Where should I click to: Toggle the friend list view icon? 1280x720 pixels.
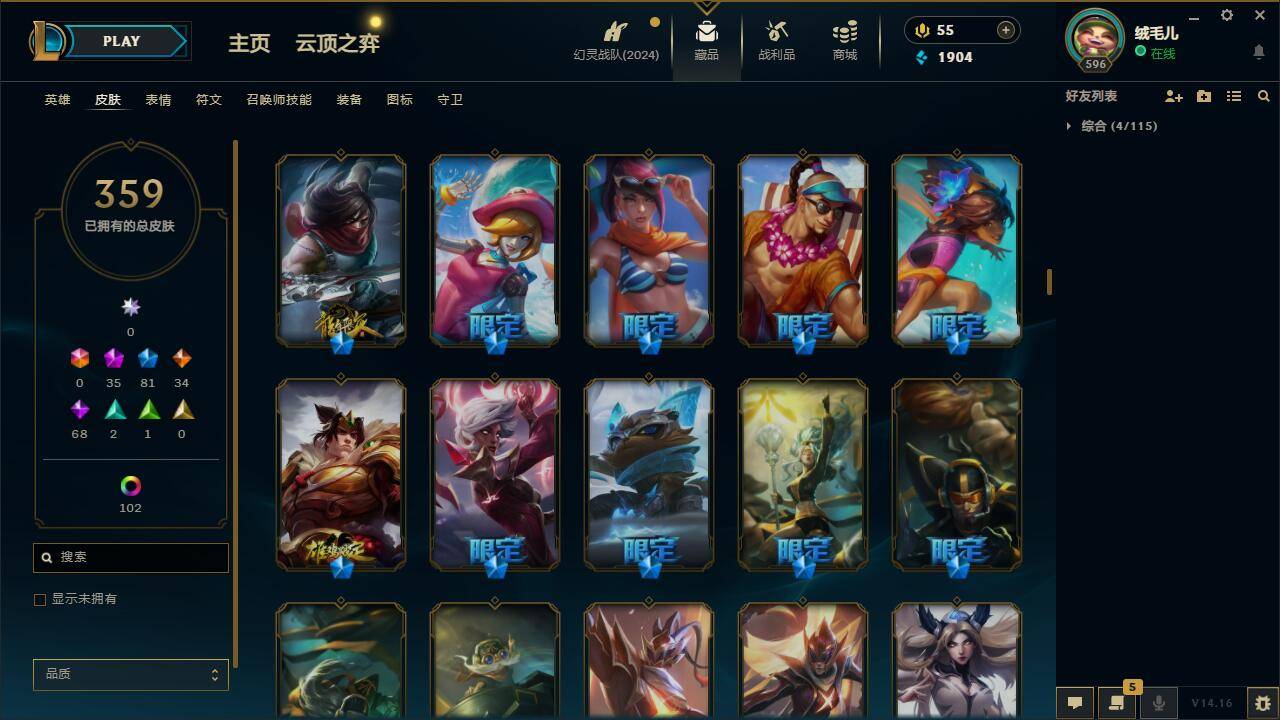click(1234, 96)
